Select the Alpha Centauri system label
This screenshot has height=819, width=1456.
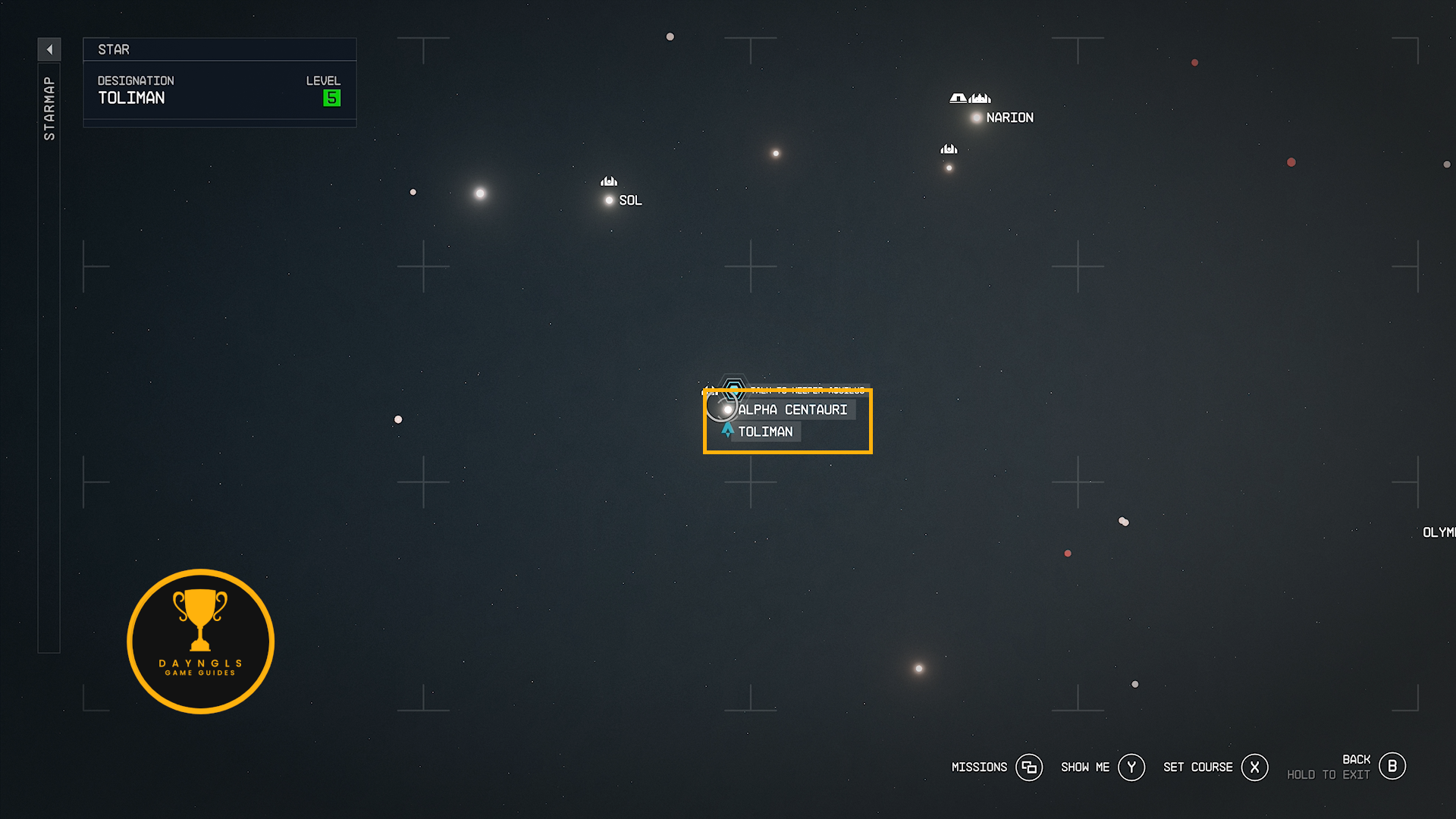792,409
